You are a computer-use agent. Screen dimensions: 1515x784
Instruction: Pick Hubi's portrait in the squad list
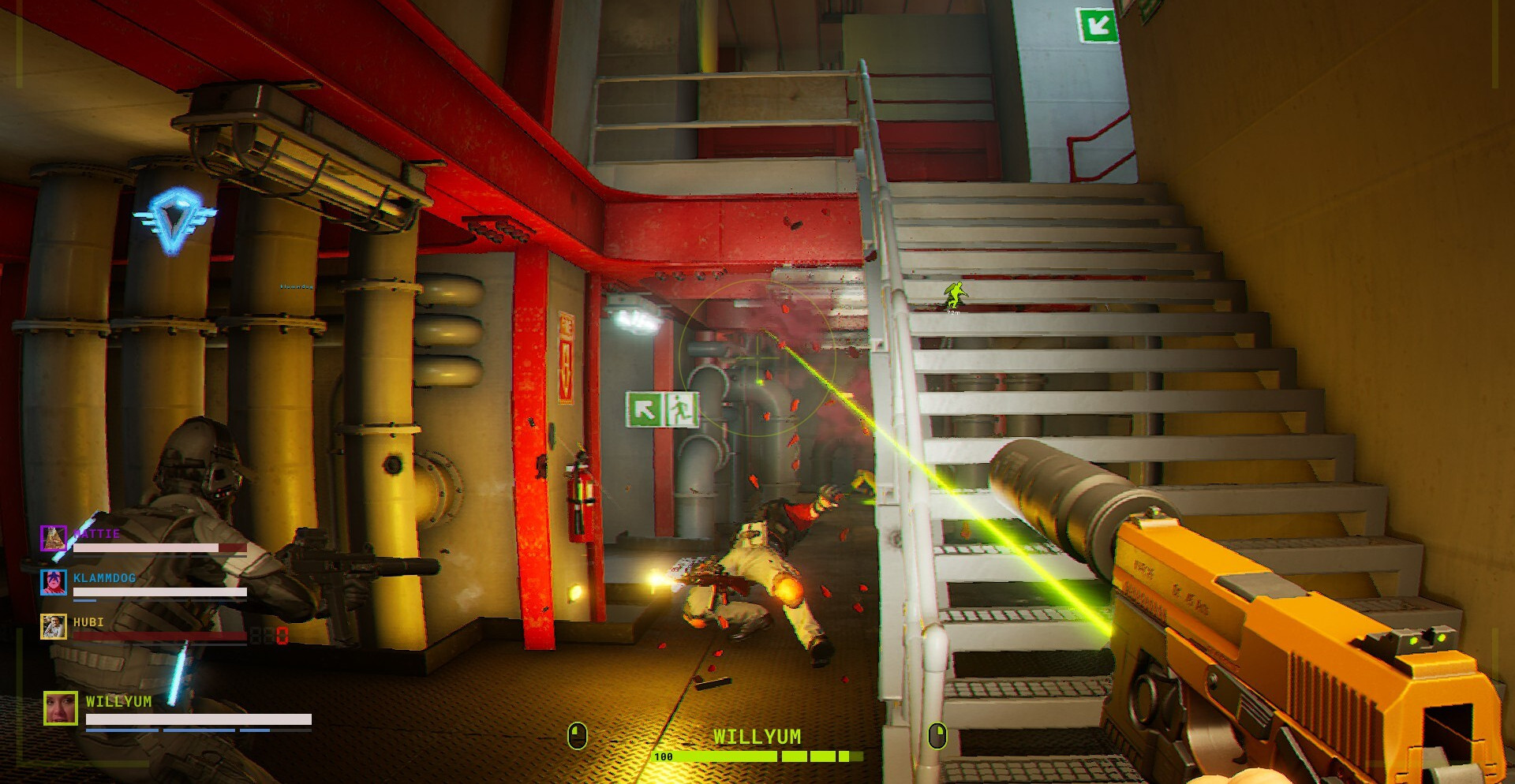(x=54, y=626)
